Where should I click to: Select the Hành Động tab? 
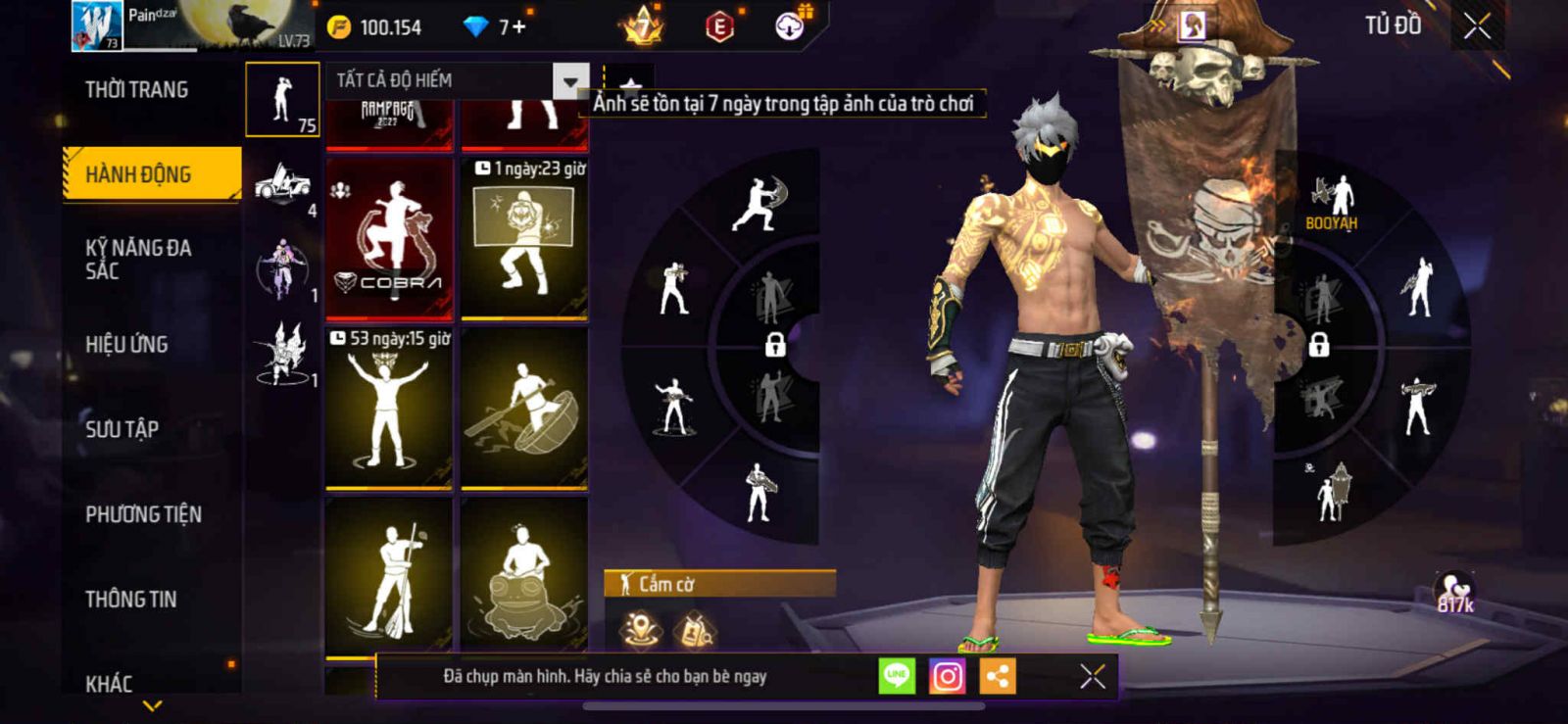[x=152, y=174]
